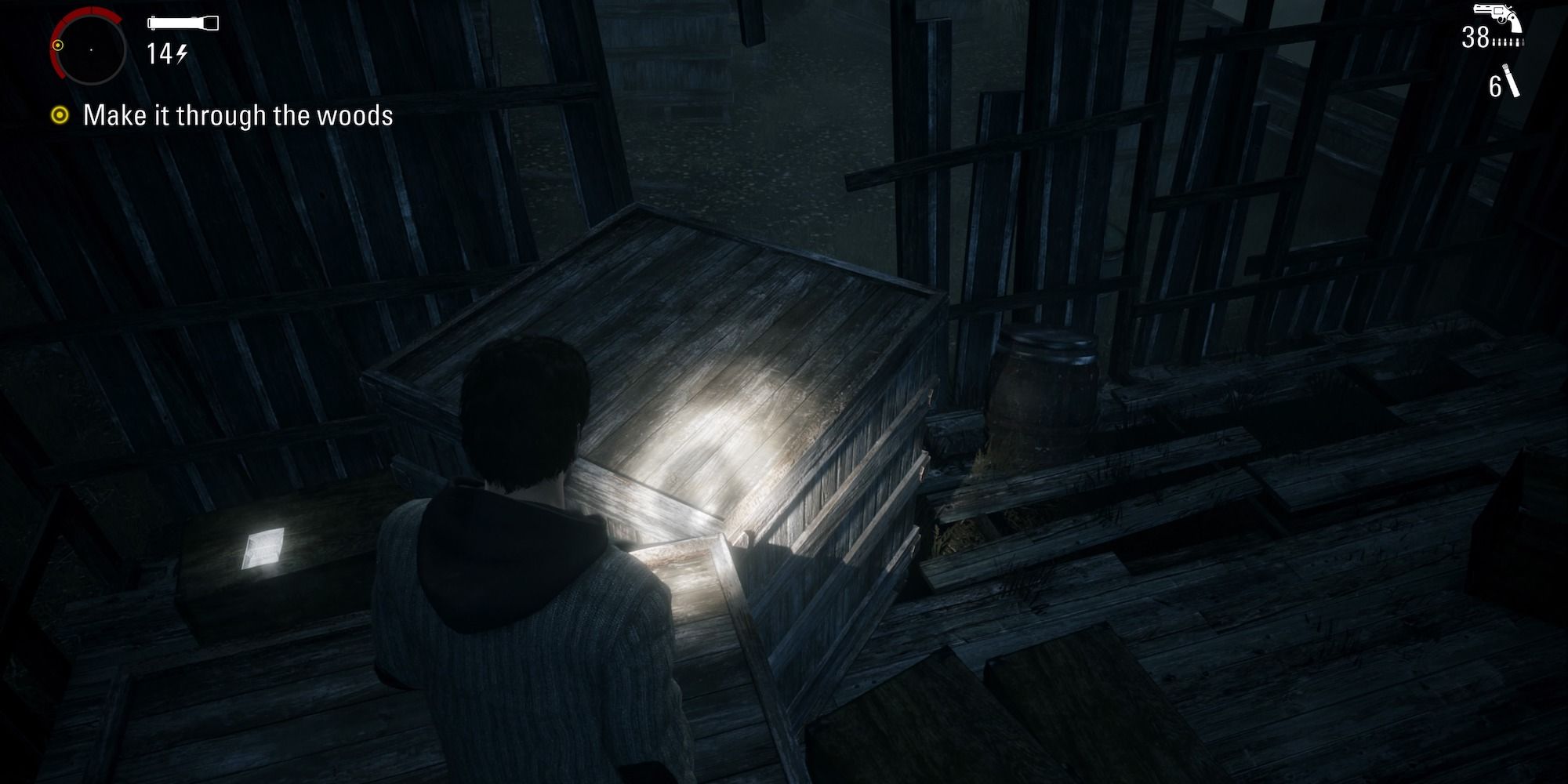The height and width of the screenshot is (784, 1568).
Task: Click the battery count '14' label
Action: coord(158,53)
